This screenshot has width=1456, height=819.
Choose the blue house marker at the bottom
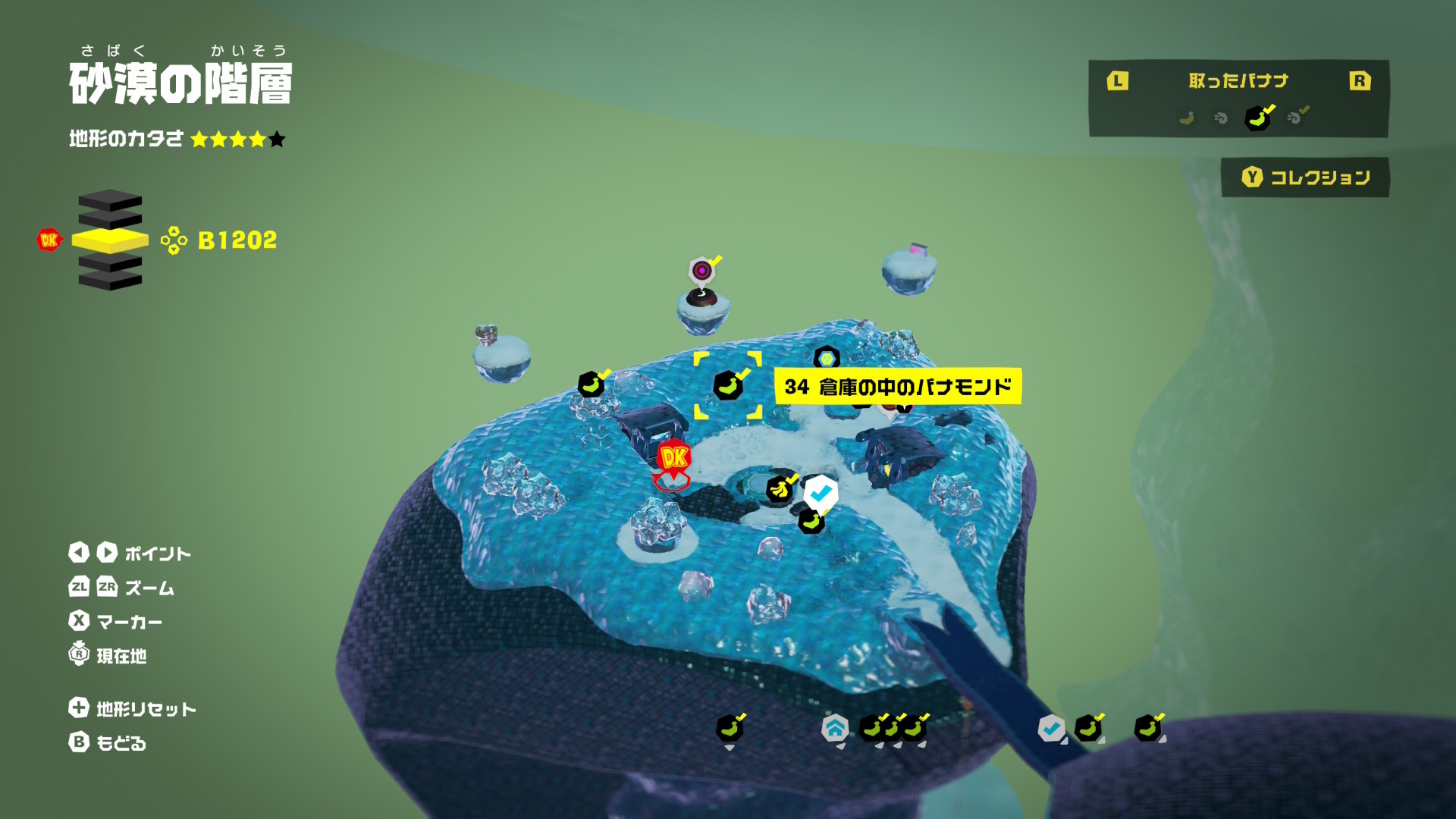[x=835, y=729]
